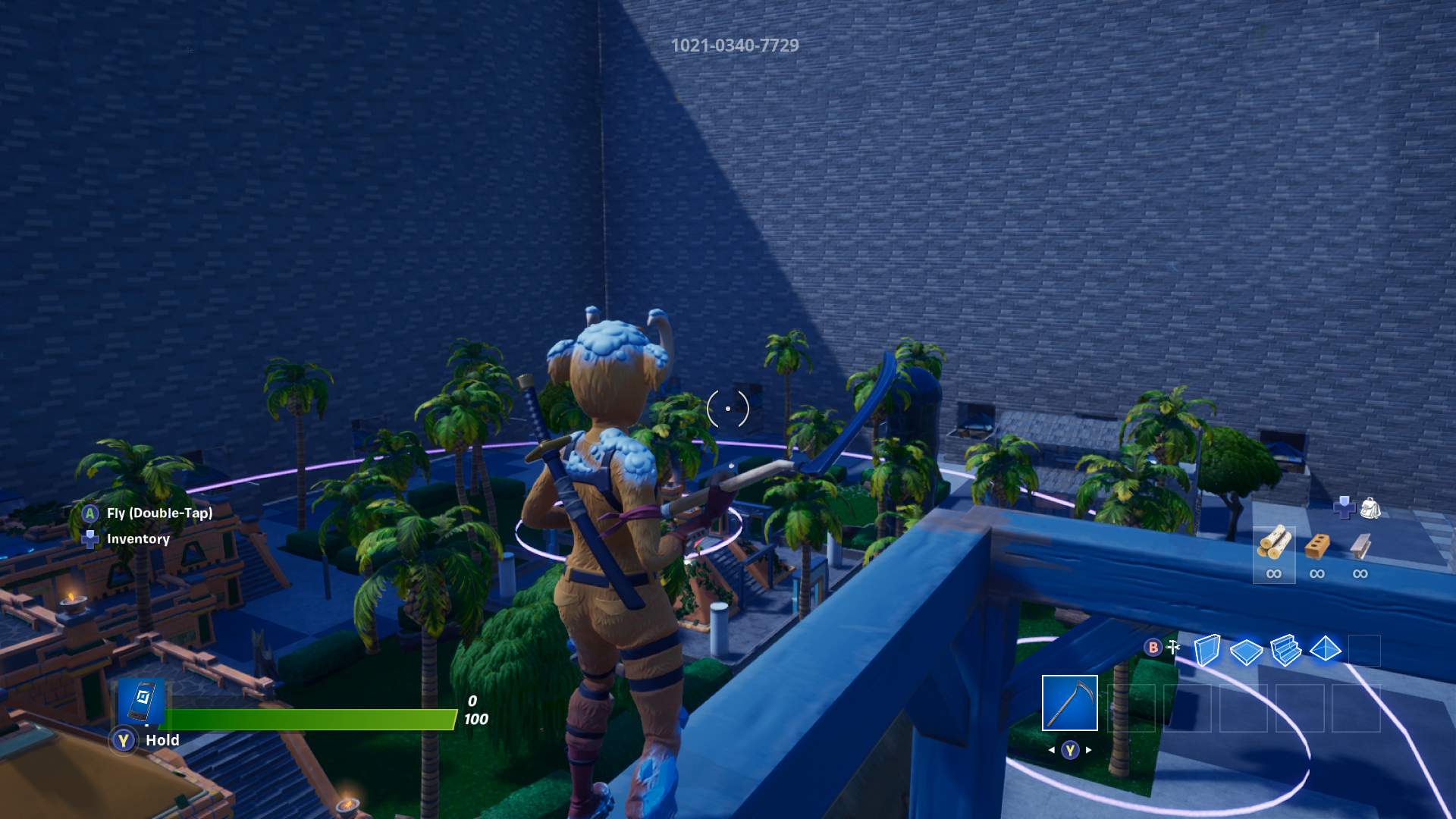Select the pyramid roof building piece icon
Screen dimensions: 1456x819
pos(1326,651)
